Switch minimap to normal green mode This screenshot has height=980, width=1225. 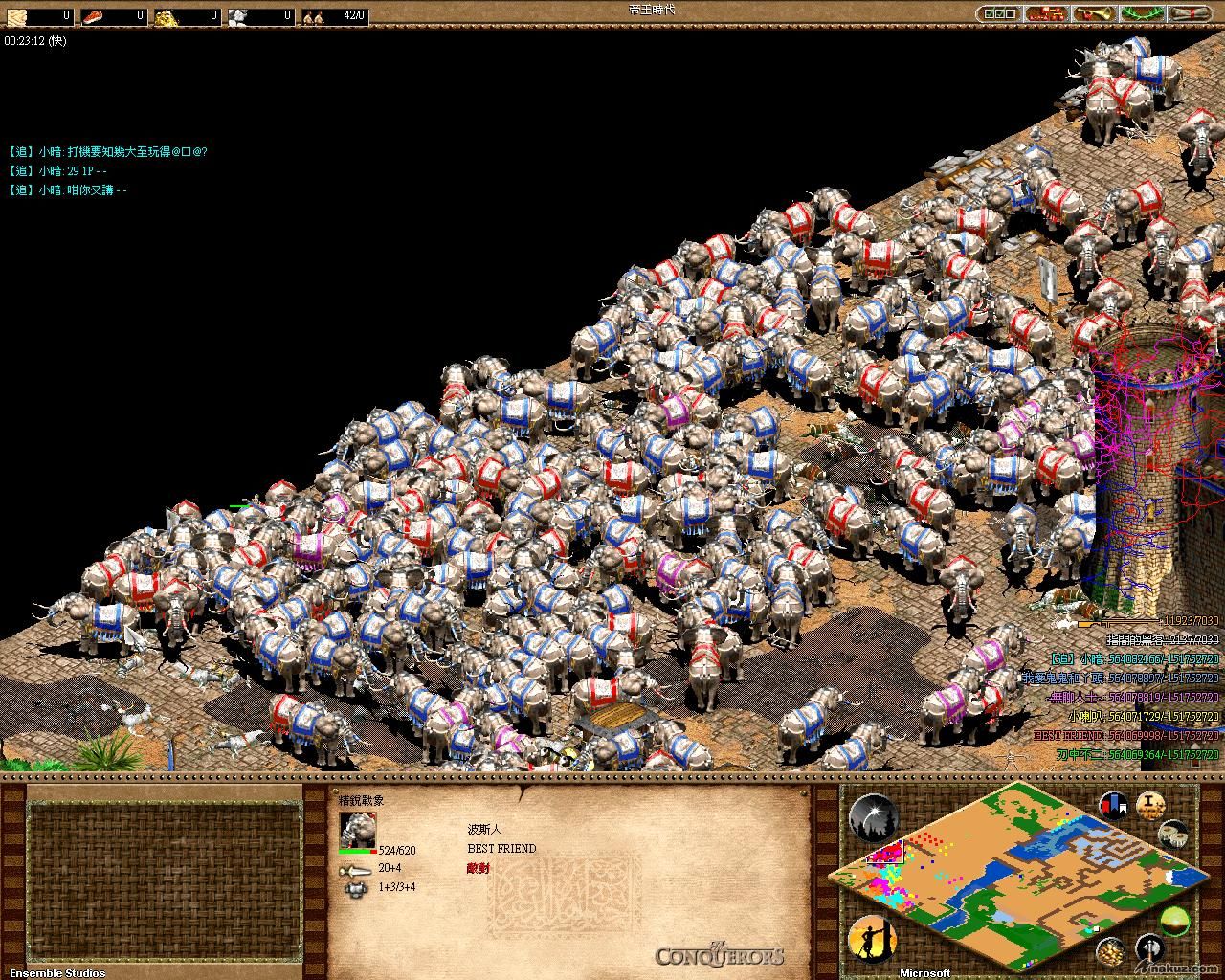[1174, 922]
